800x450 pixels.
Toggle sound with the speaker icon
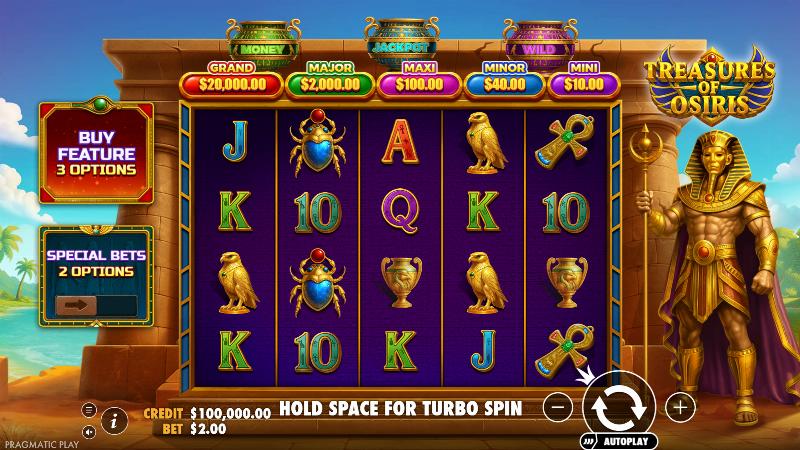pyautogui.click(x=89, y=432)
